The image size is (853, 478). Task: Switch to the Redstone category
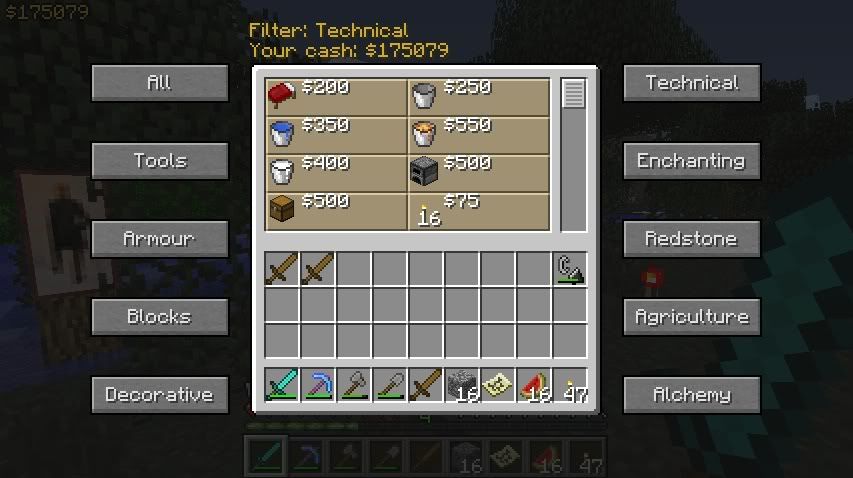692,239
